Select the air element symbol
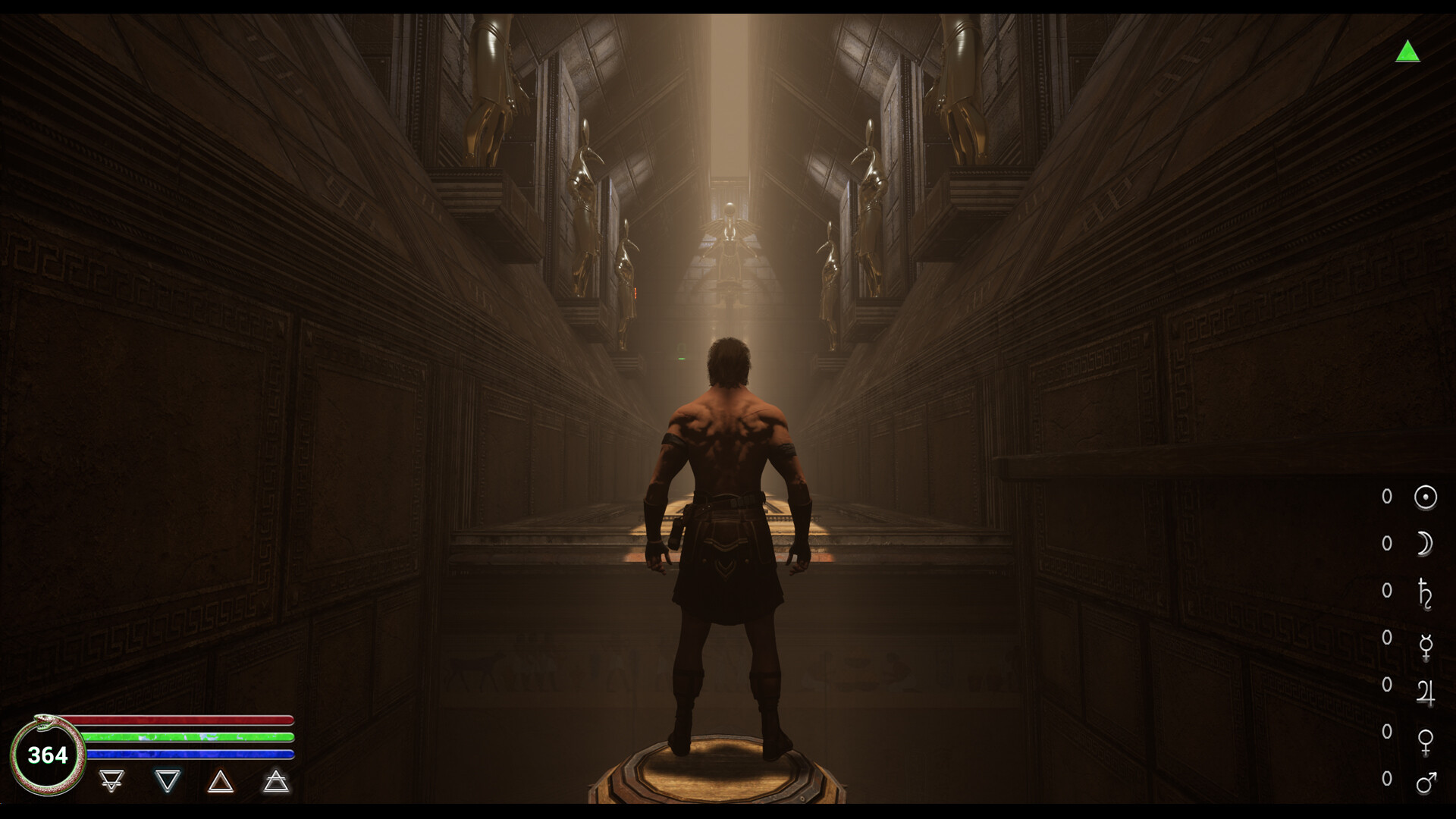The width and height of the screenshot is (1456, 819). (276, 780)
